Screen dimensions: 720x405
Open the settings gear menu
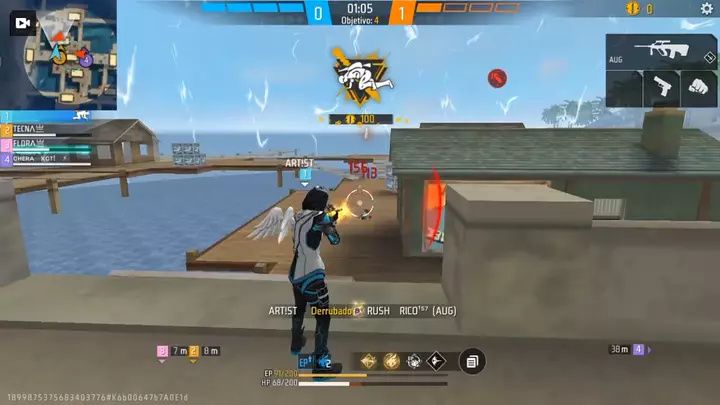pyautogui.click(x=707, y=9)
